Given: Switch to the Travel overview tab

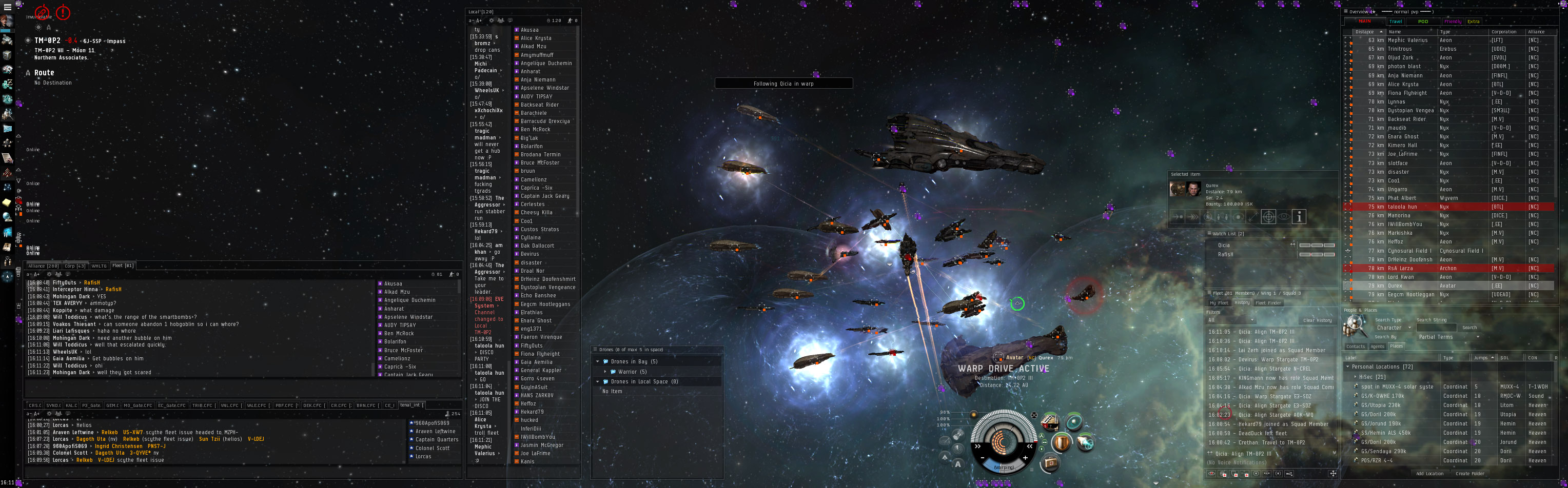Looking at the screenshot, I should [1396, 22].
